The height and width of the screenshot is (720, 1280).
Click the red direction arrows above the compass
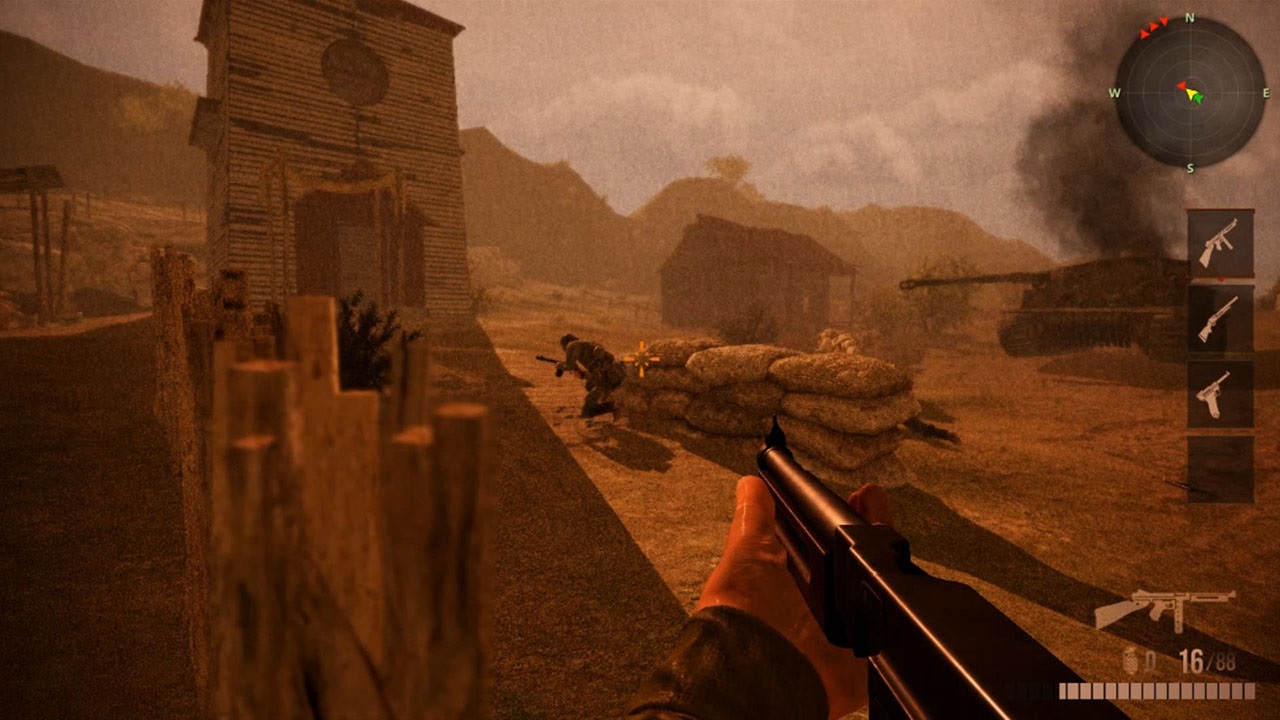(x=1152, y=28)
